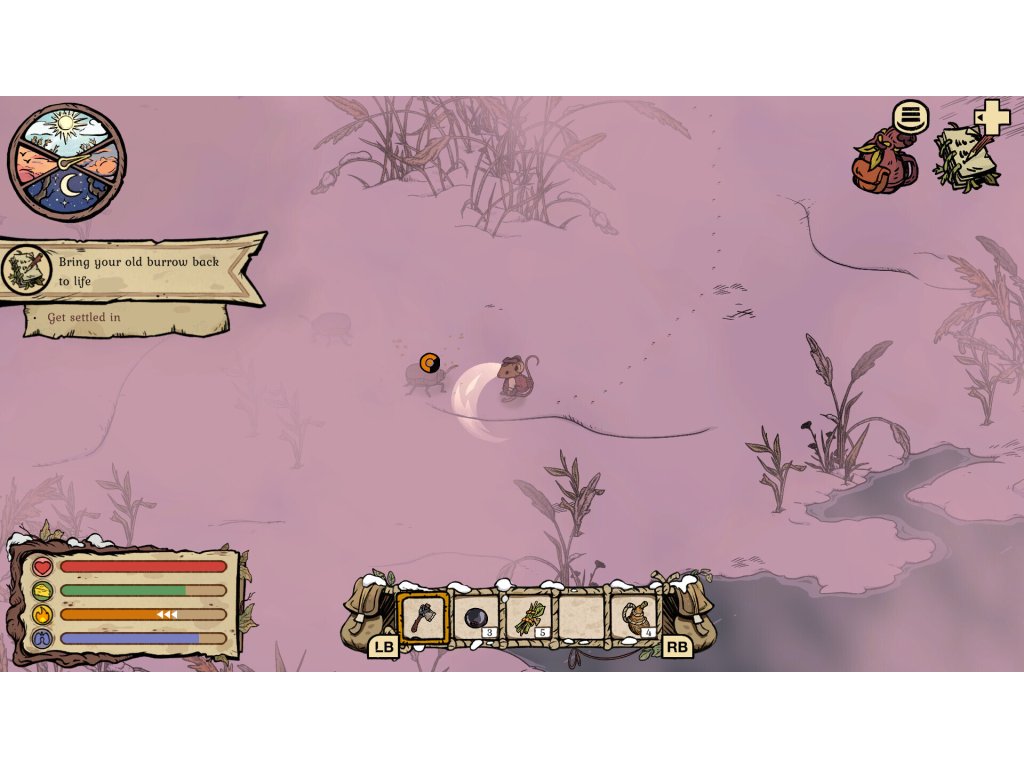Open the burrow quest objective banner
Viewport: 1024px width, 768px height.
135,269
